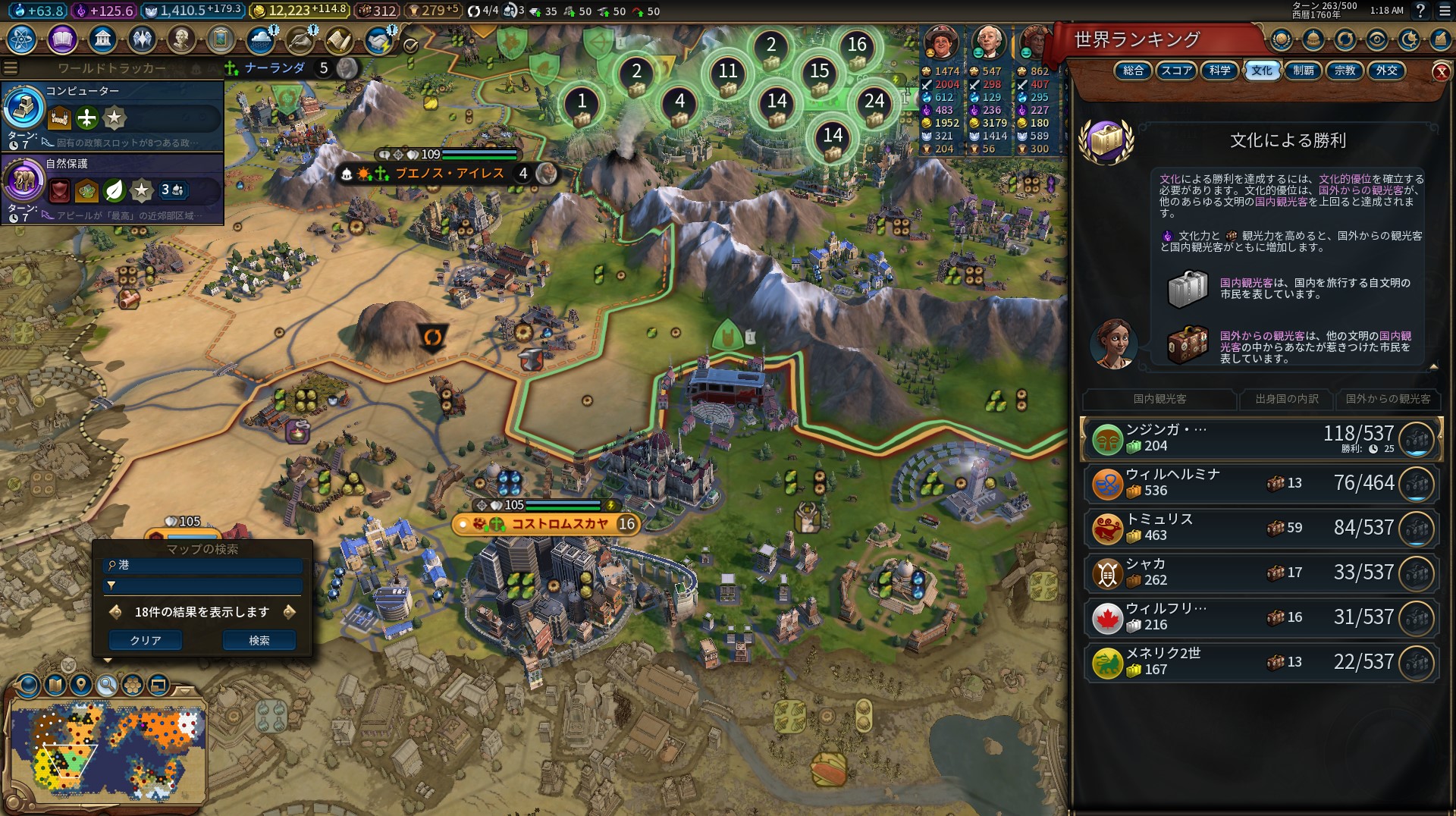Image resolution: width=1456 pixels, height=816 pixels.
Task: Open the technology tree flask icon
Action: [x=22, y=39]
